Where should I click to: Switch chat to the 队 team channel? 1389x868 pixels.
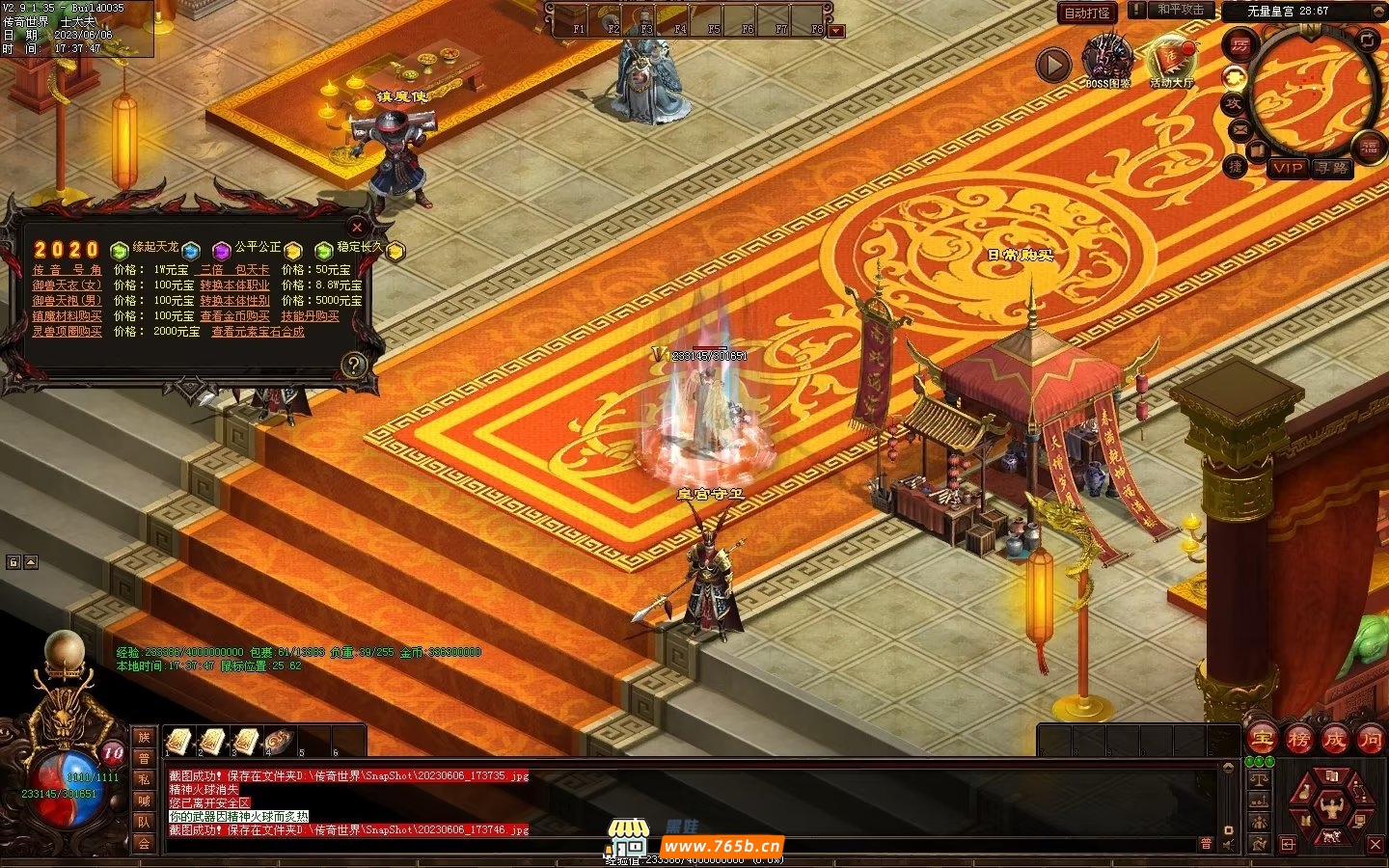pyautogui.click(x=144, y=822)
